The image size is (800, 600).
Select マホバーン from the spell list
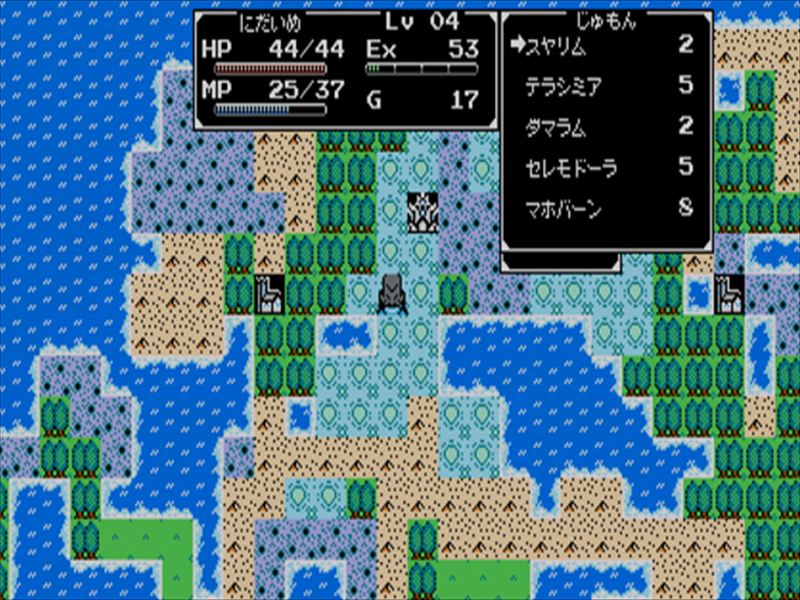coord(564,210)
